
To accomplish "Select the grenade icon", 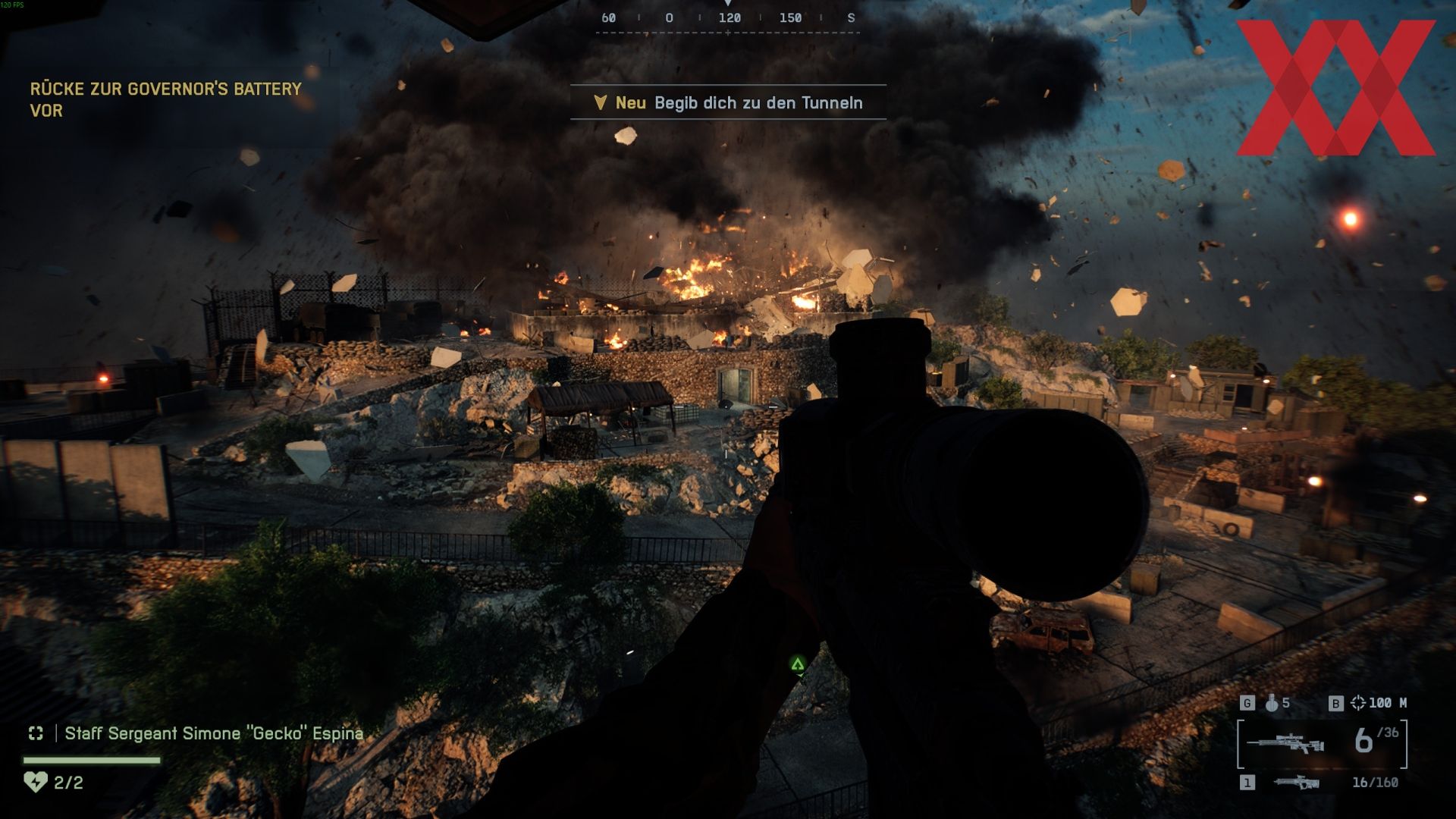I will pos(1272,703).
